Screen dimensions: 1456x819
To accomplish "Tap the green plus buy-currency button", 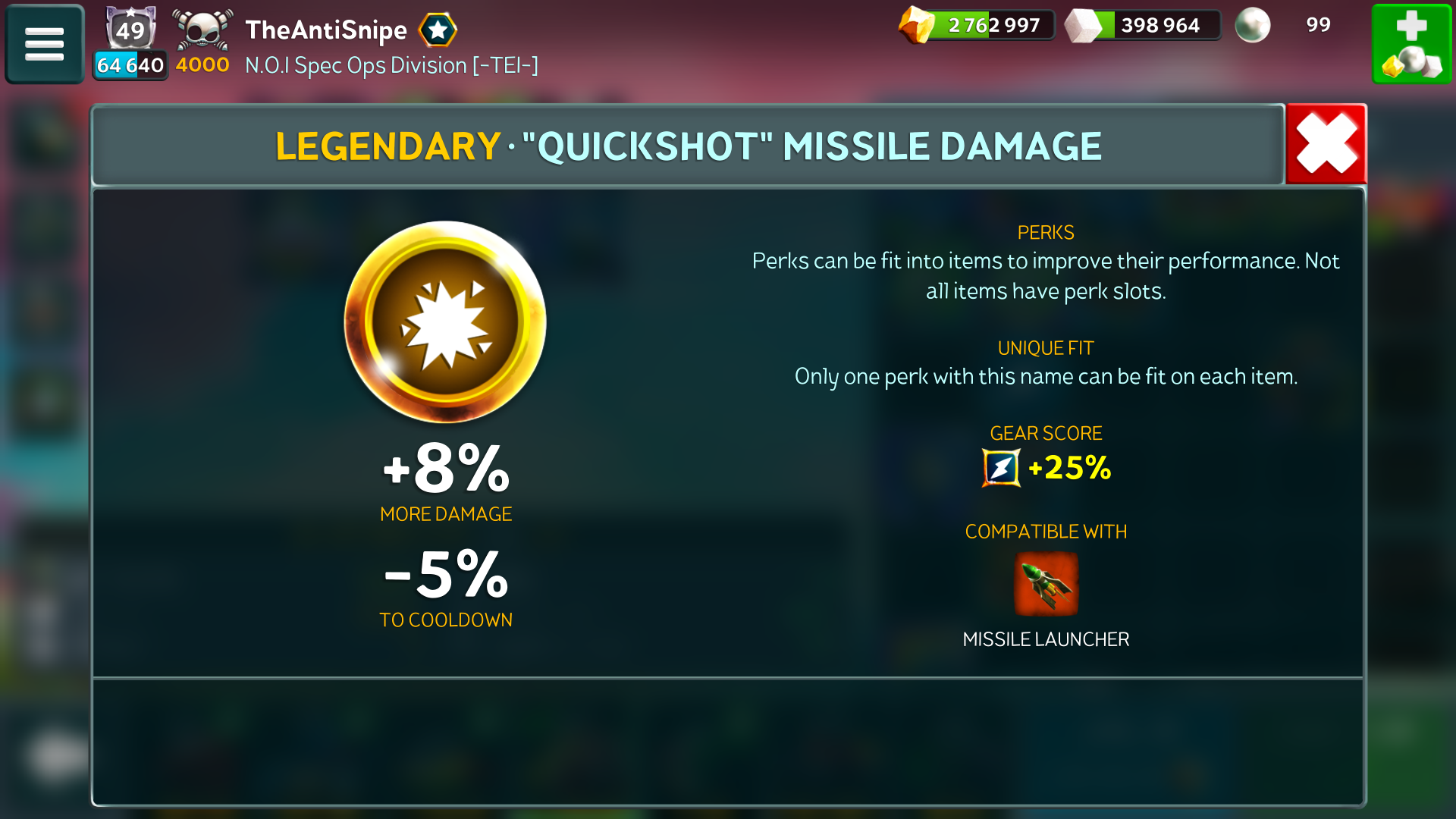I will pyautogui.click(x=1411, y=44).
